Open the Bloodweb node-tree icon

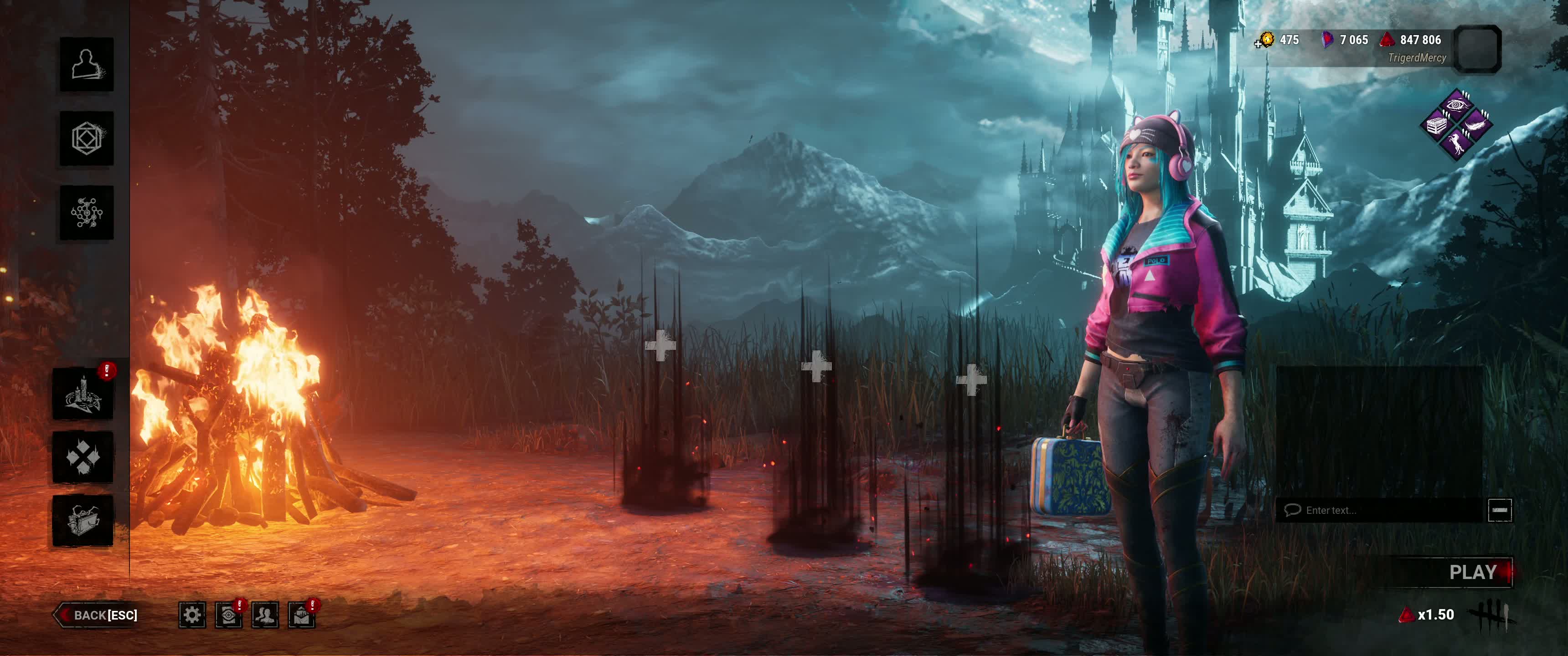pyautogui.click(x=87, y=212)
